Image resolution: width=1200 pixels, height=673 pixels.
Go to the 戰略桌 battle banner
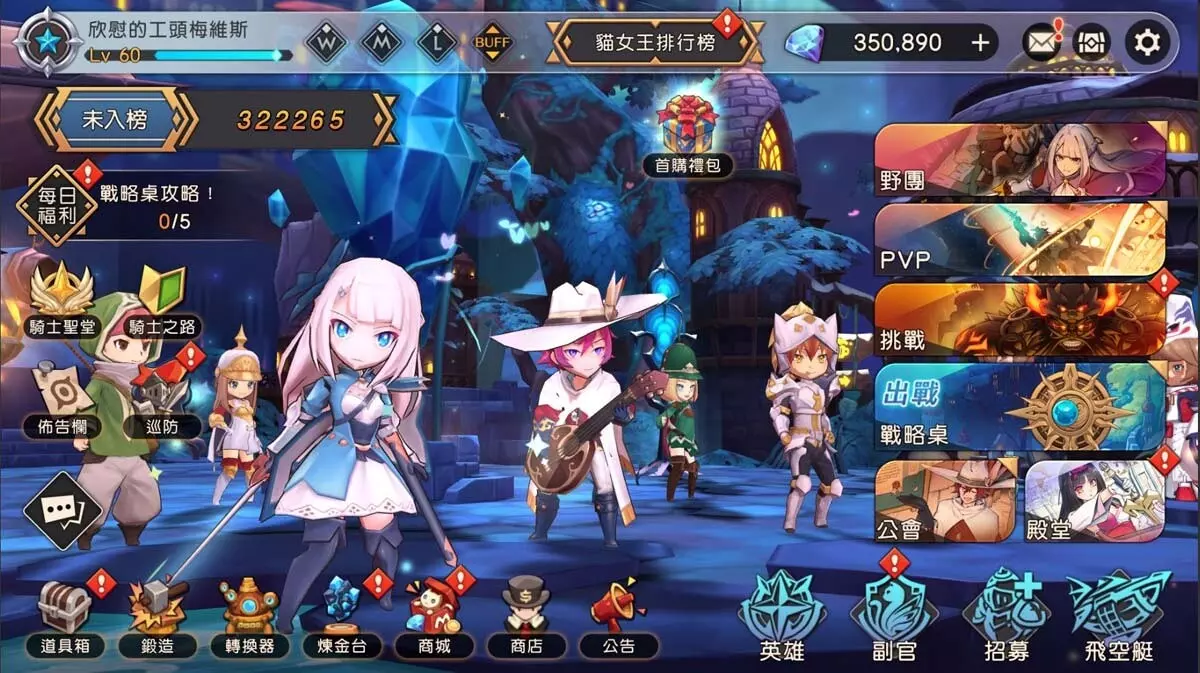[1020, 405]
